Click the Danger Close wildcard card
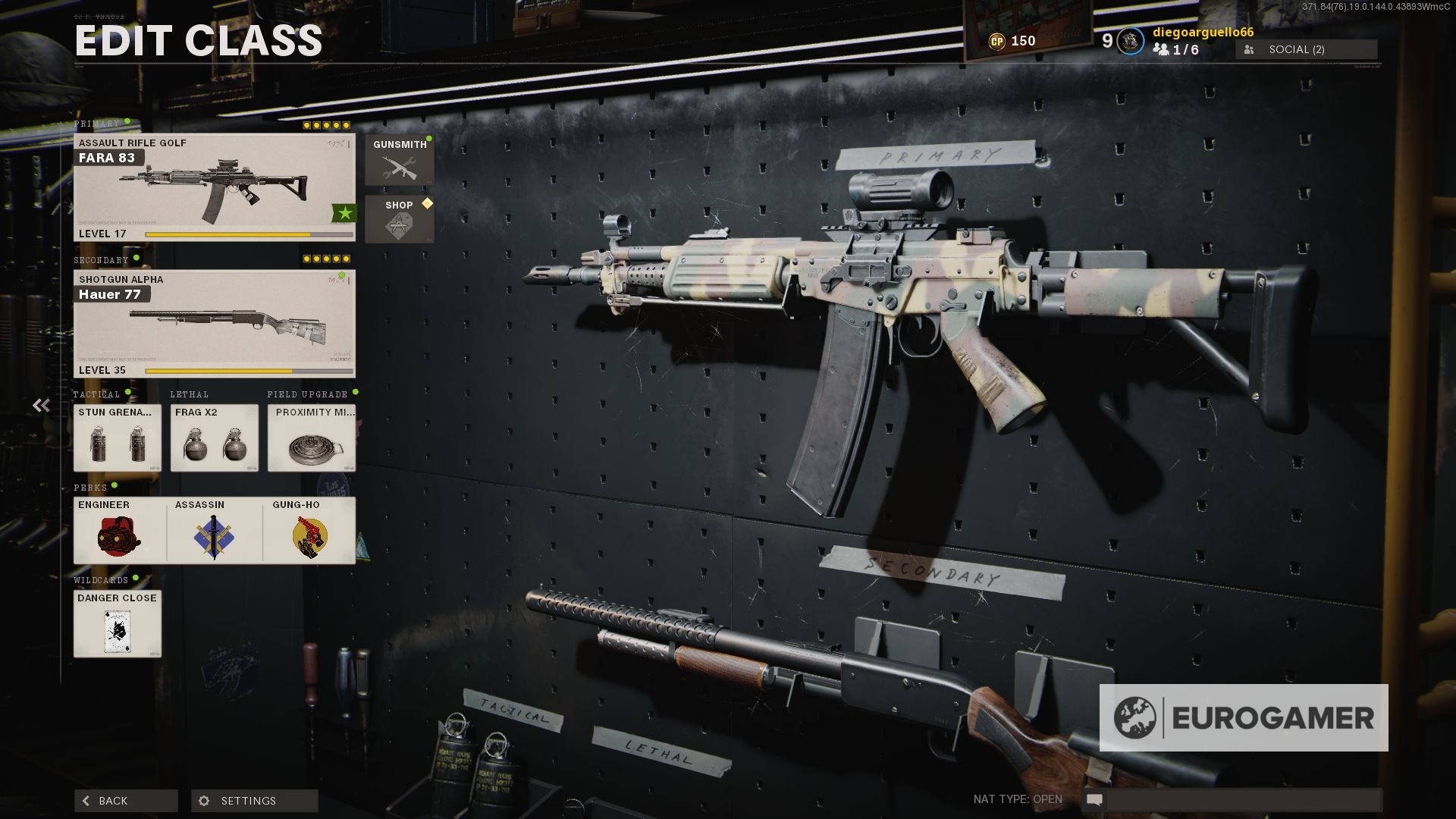The image size is (1456, 819). 117,625
